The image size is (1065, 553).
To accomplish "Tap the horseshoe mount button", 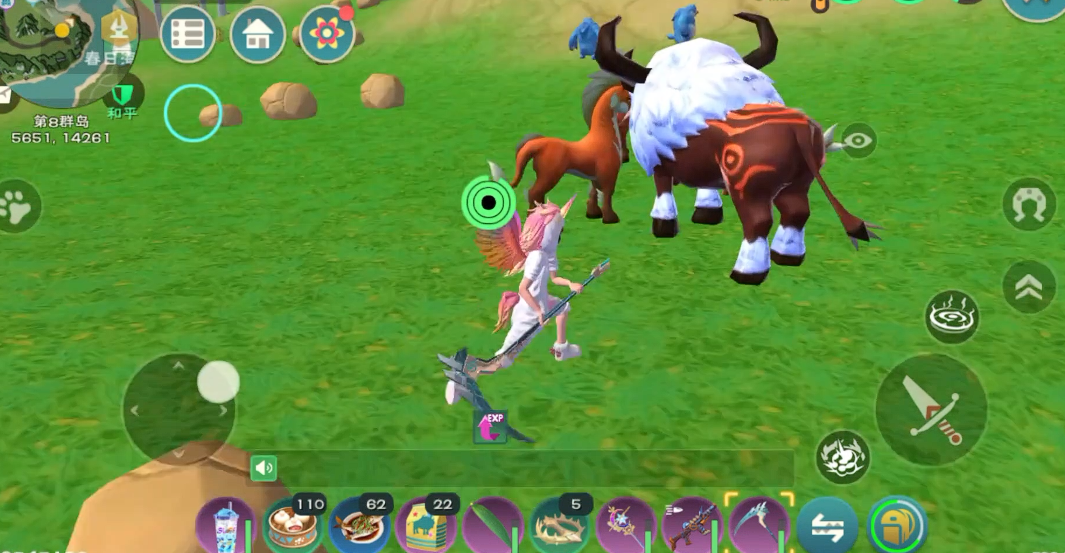I will click(x=1029, y=205).
